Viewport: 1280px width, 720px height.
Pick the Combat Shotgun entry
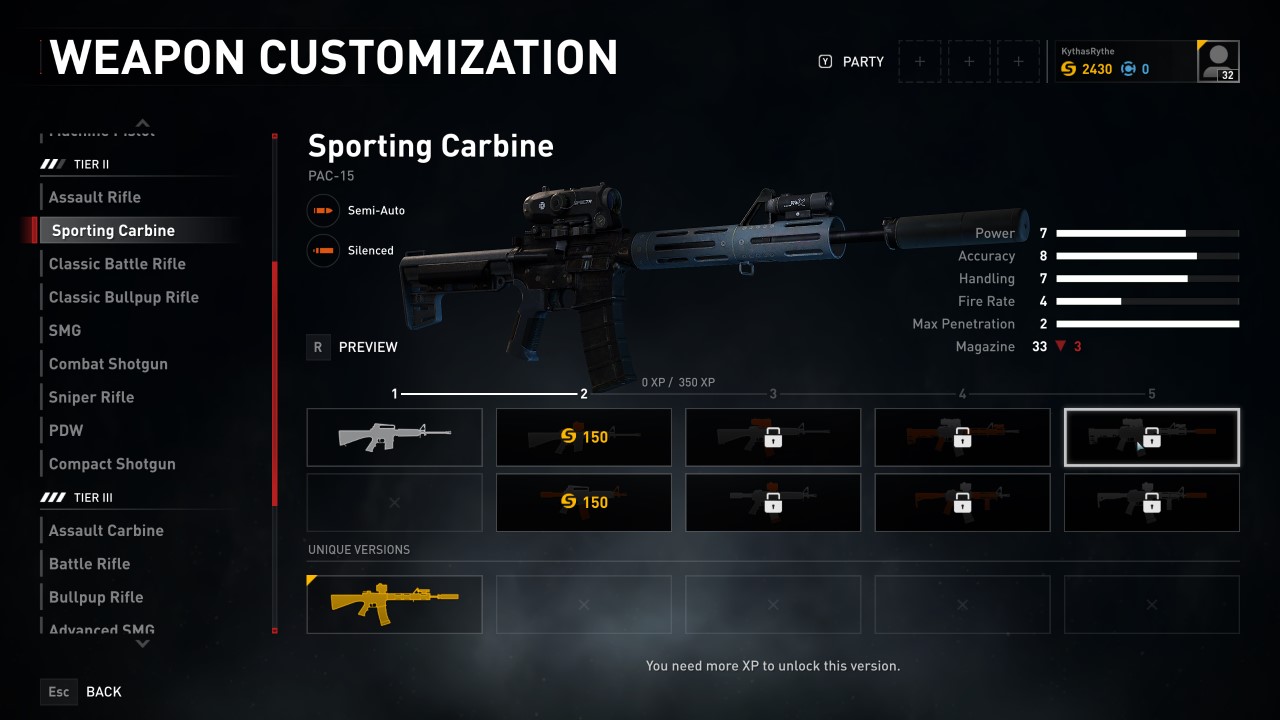[108, 364]
